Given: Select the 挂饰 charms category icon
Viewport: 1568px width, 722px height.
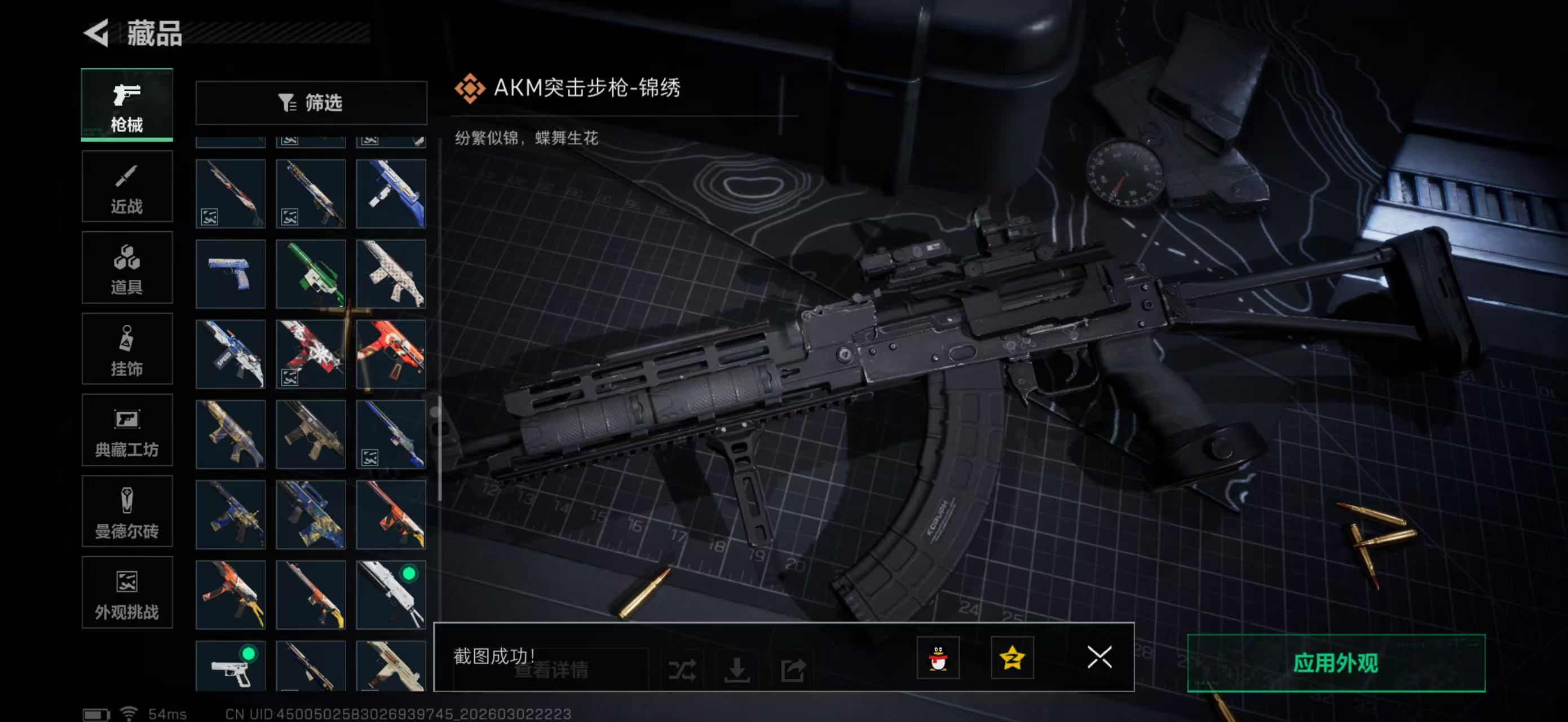Looking at the screenshot, I should coord(127,349).
